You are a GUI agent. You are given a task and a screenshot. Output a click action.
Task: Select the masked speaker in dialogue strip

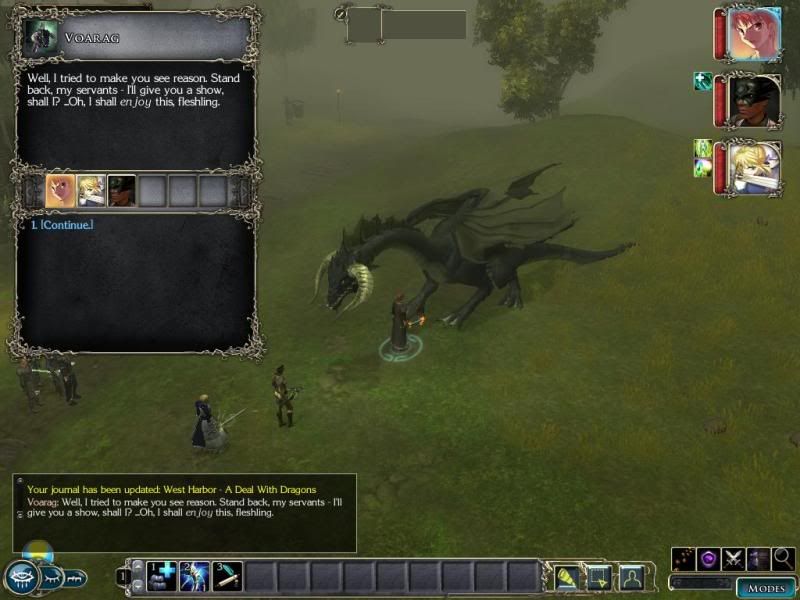(x=122, y=190)
